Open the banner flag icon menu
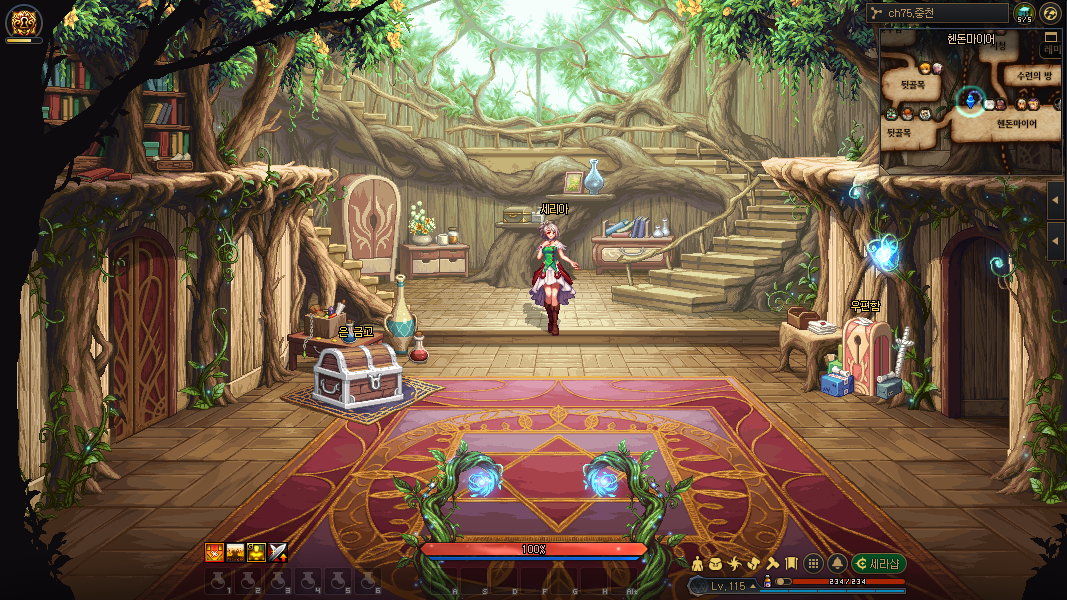 (790, 564)
